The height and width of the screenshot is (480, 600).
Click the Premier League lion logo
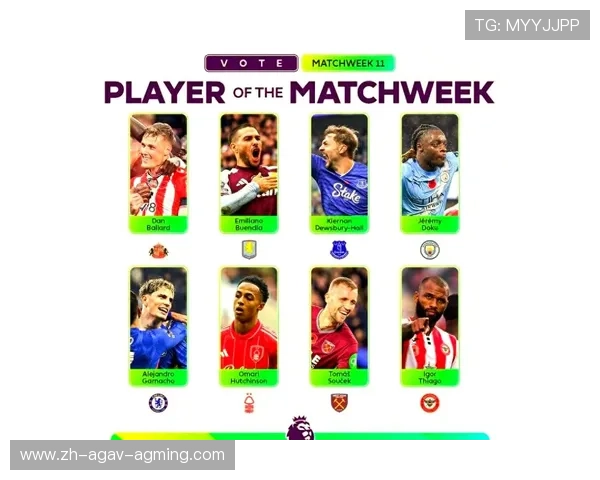[x=299, y=428]
